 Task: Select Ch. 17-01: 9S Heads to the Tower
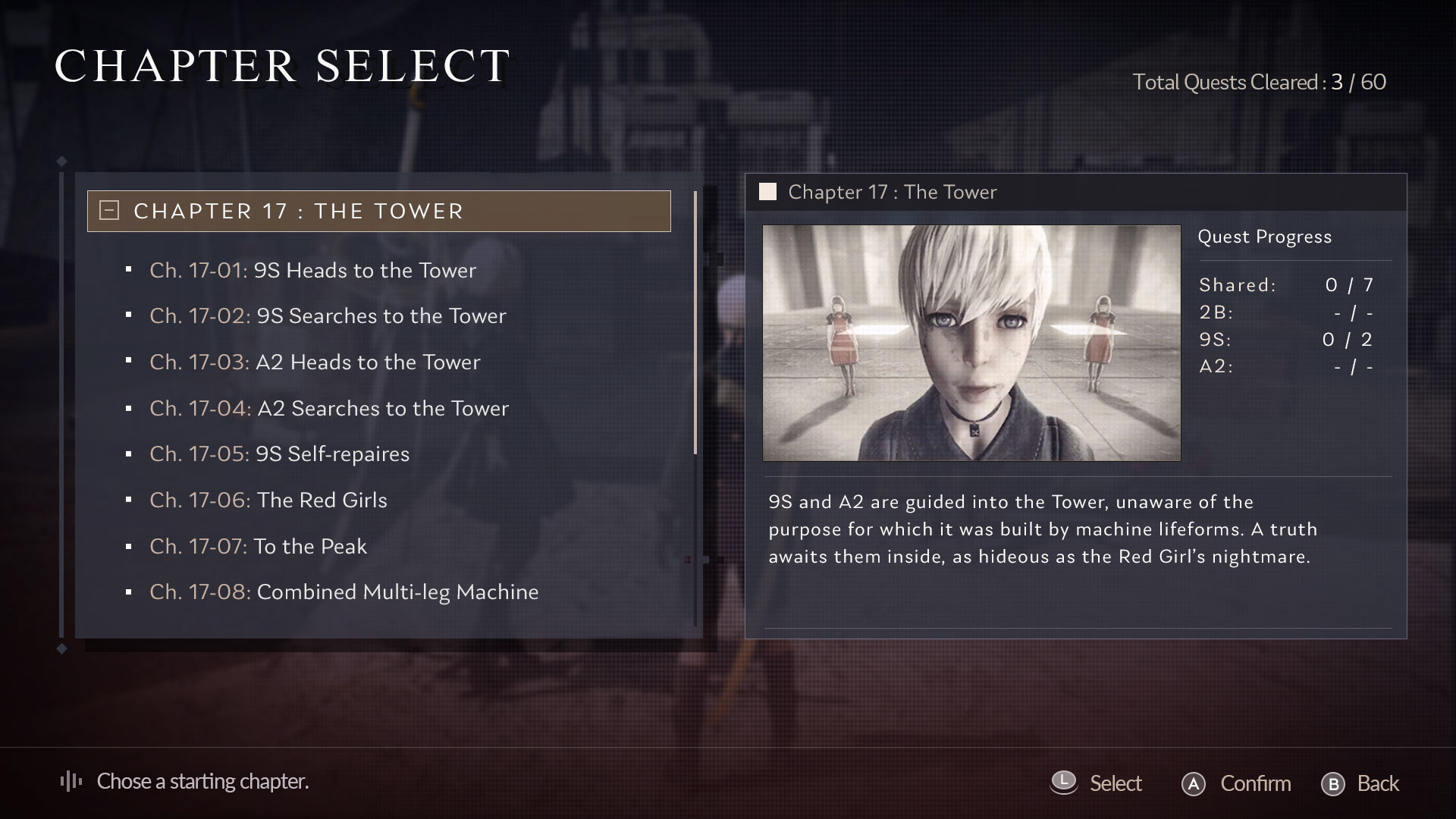click(312, 271)
